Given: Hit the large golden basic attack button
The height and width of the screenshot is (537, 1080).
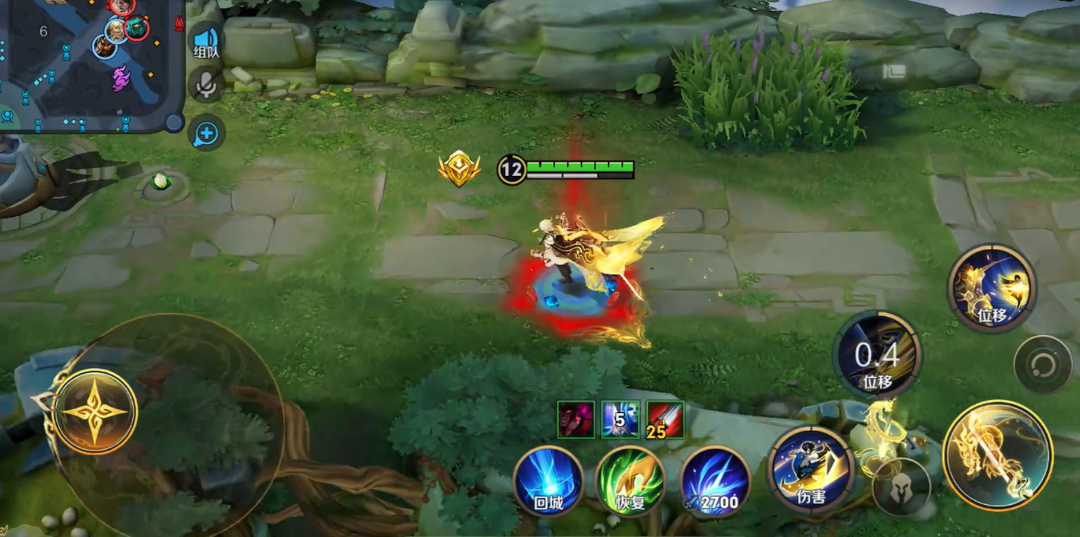Looking at the screenshot, I should [x=997, y=455].
